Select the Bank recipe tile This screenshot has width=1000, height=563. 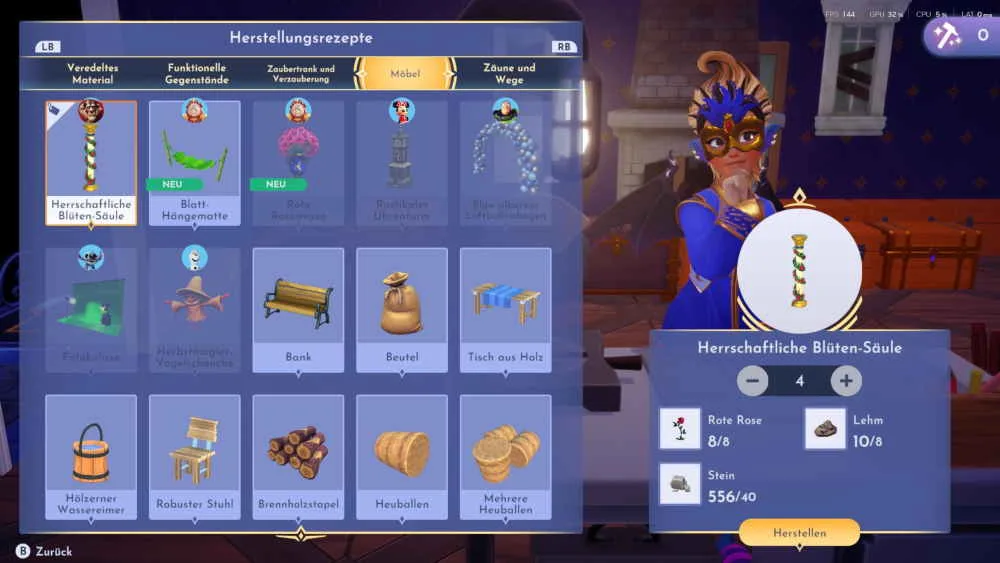tap(298, 310)
